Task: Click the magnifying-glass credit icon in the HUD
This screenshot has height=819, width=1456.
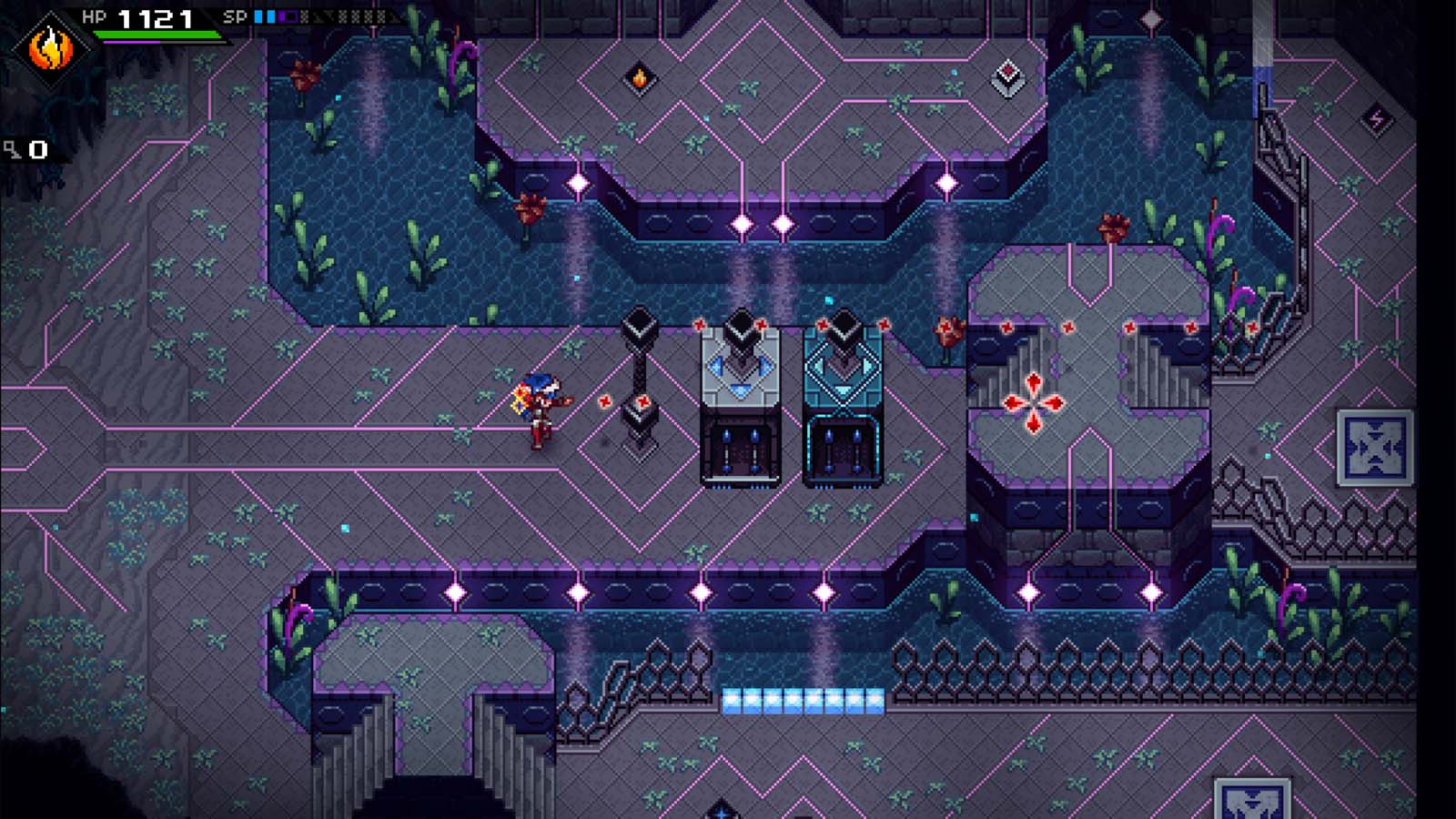Action: tap(11, 148)
